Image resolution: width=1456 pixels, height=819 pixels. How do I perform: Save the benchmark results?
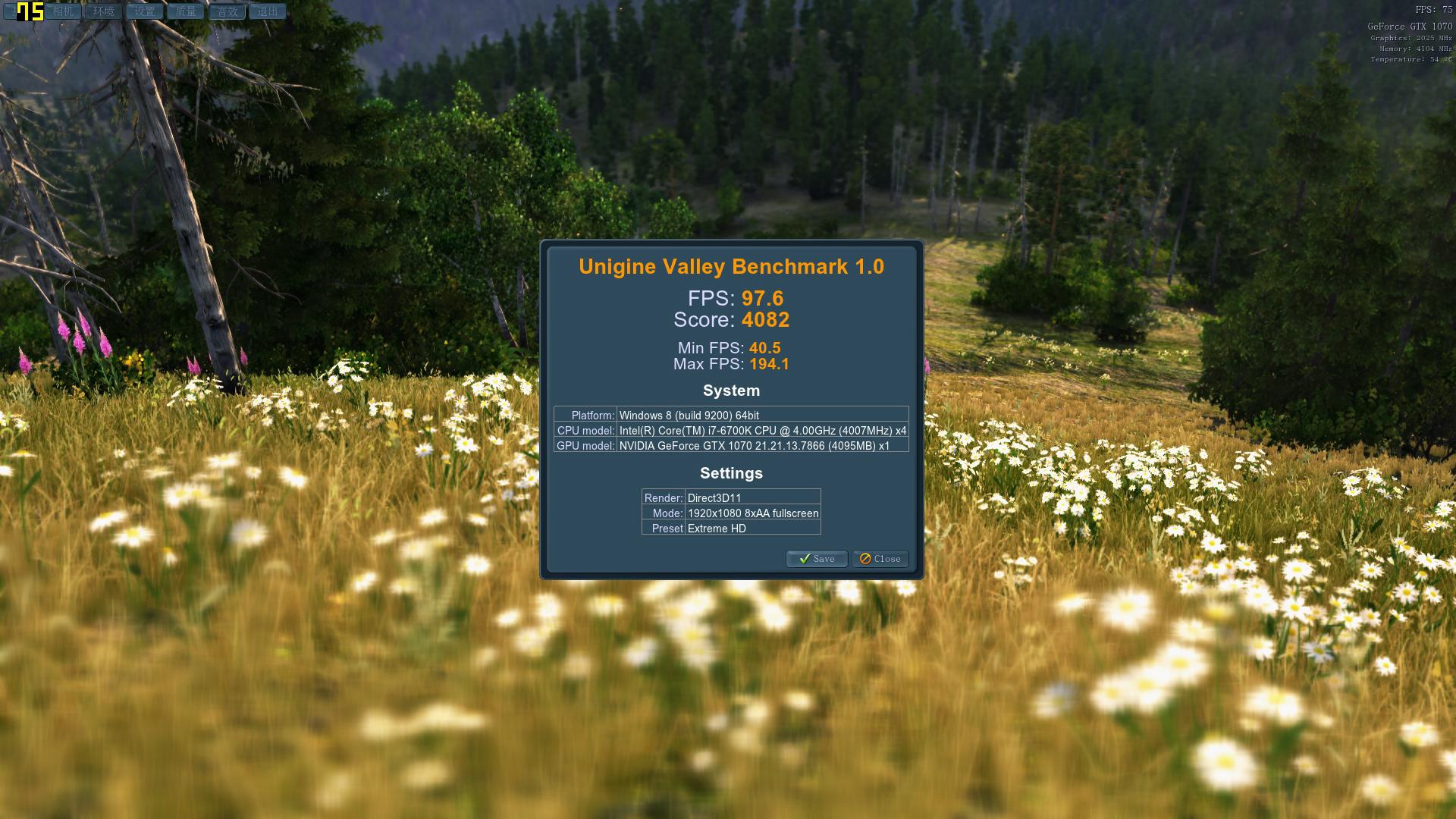[817, 559]
